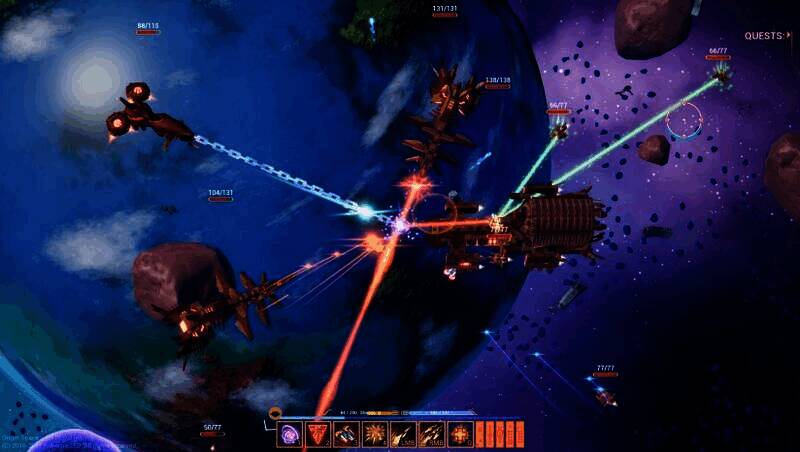Screen dimensions: 800x452
Task: Use the spaceship drone ability slot
Action: [346, 434]
